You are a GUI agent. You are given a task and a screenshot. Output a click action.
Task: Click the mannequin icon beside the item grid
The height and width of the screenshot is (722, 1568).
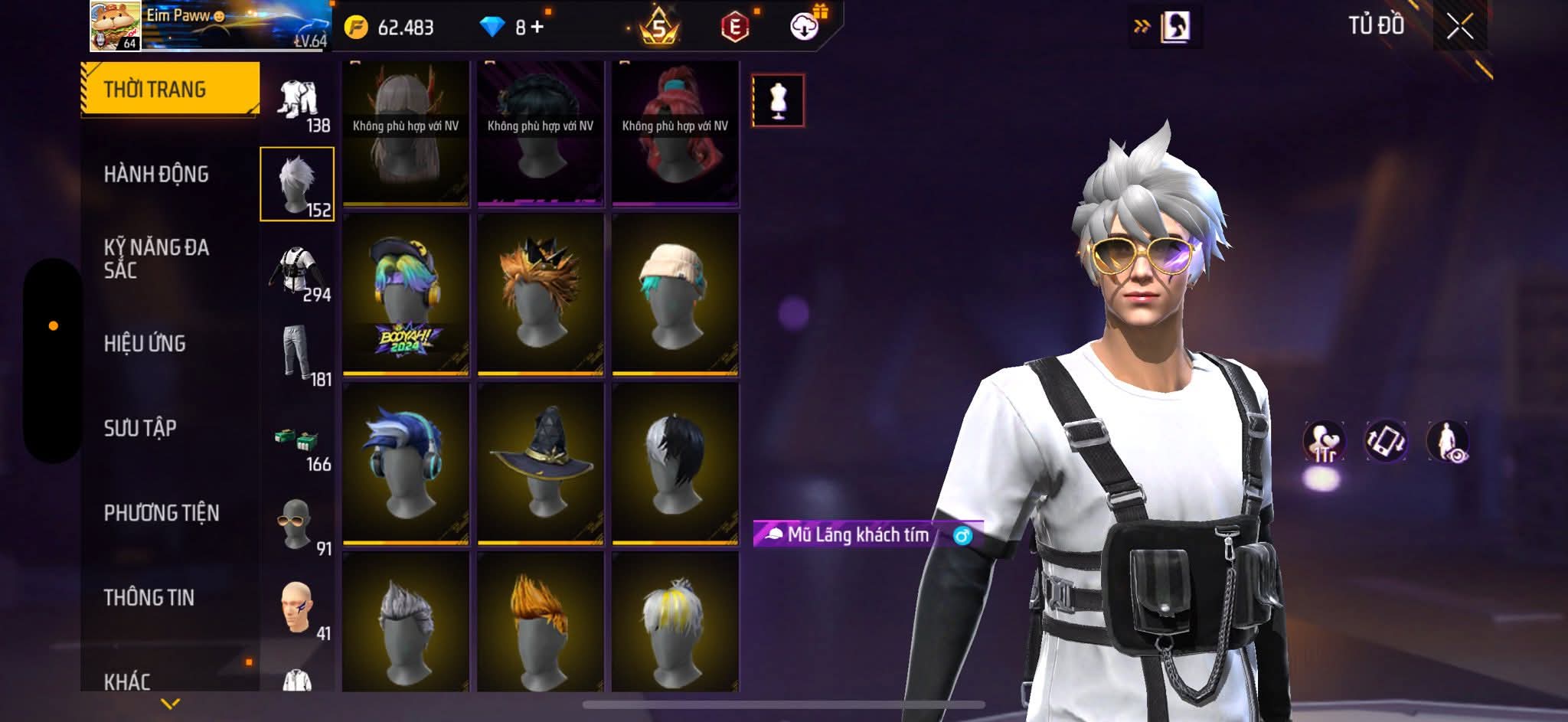(x=778, y=100)
